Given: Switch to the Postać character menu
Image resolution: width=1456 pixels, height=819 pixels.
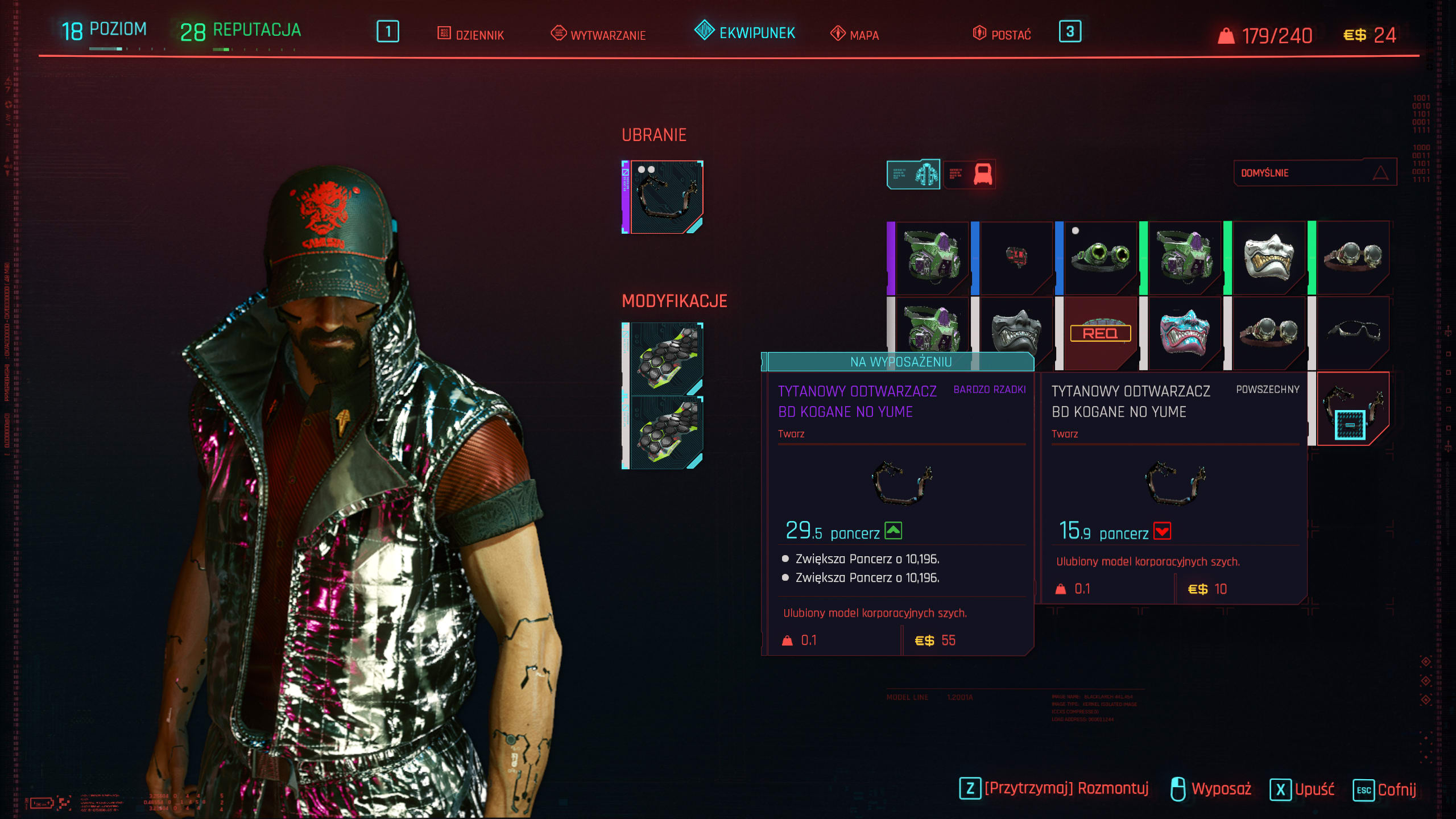Looking at the screenshot, I should click(x=1002, y=35).
